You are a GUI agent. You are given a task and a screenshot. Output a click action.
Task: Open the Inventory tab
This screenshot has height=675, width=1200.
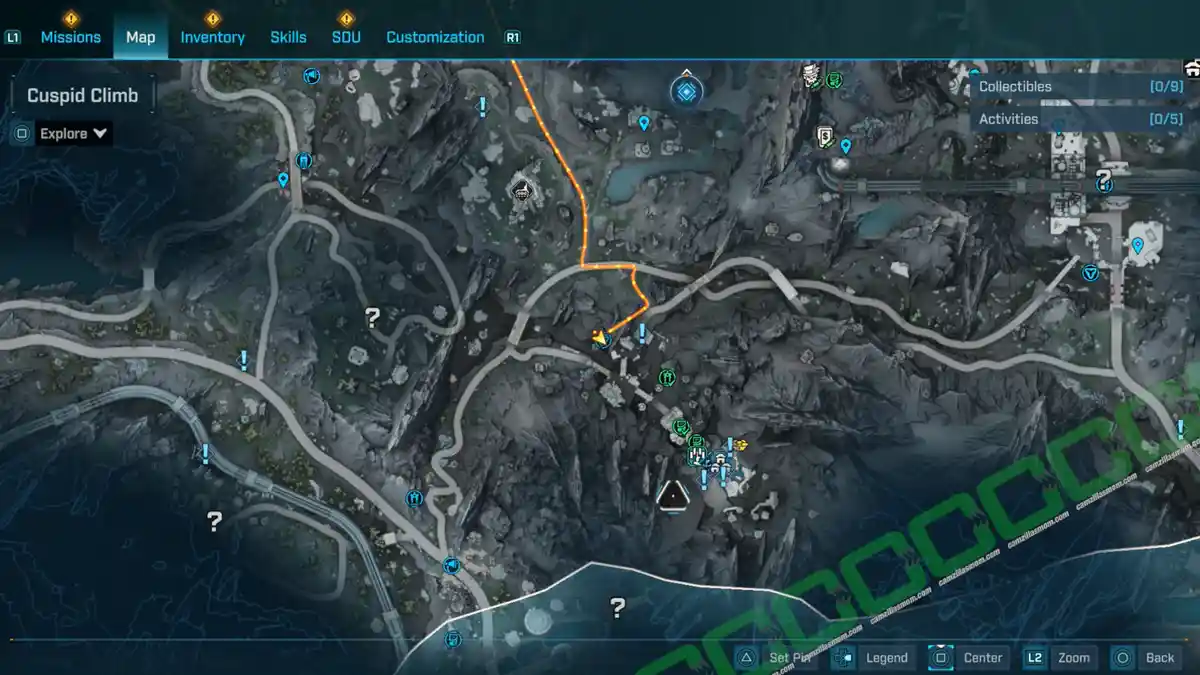tap(212, 37)
